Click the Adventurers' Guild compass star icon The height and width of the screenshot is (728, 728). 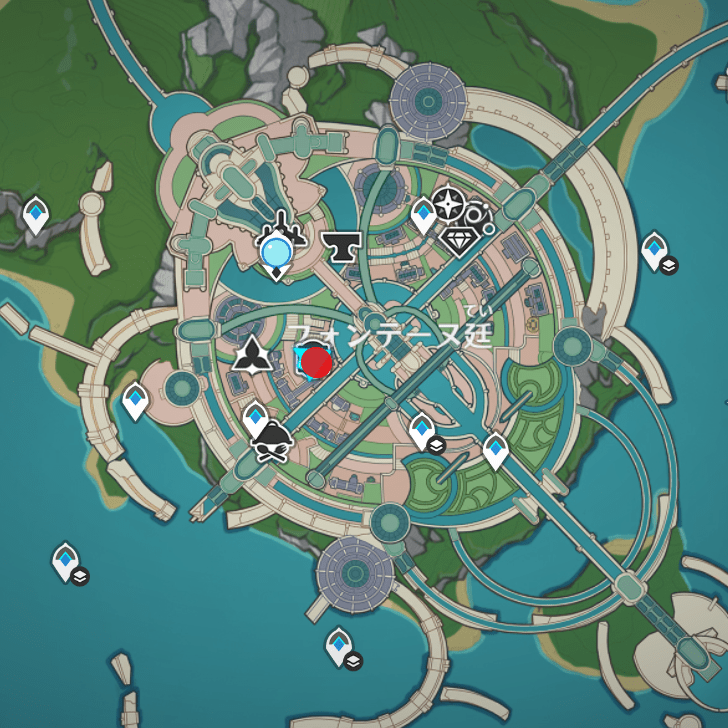point(448,207)
